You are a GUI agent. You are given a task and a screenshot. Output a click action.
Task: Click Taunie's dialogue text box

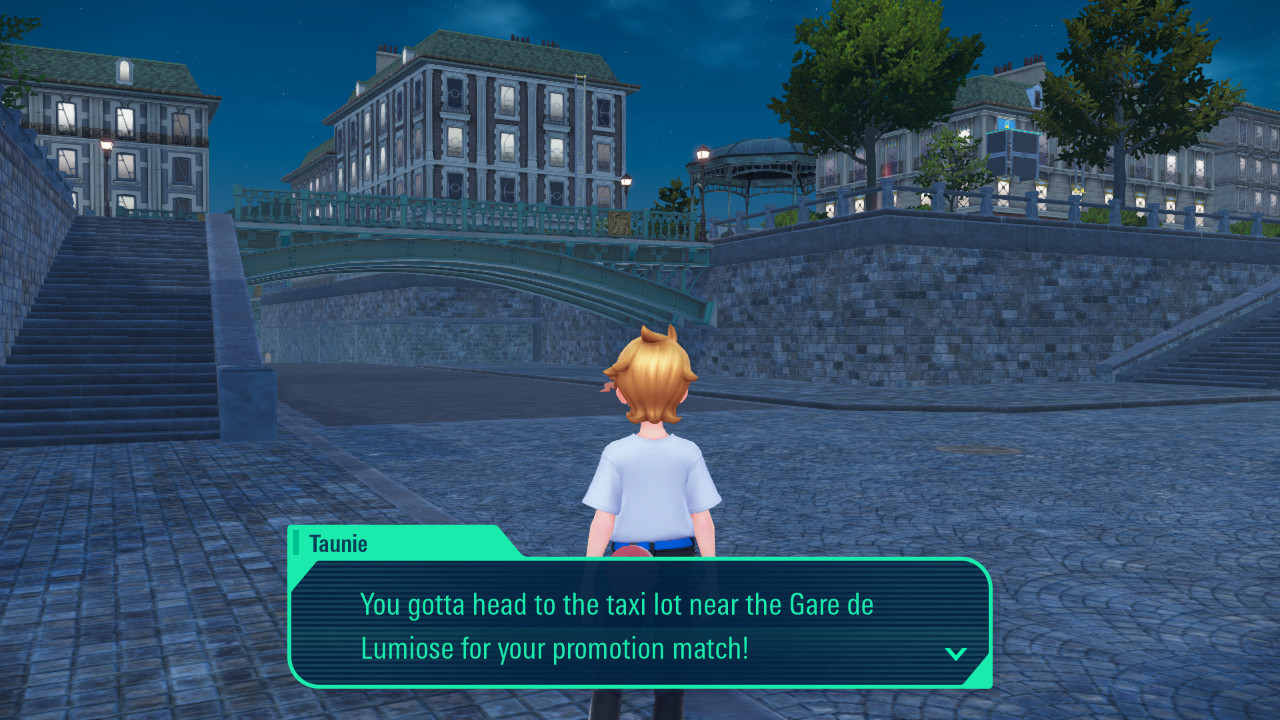(640, 623)
